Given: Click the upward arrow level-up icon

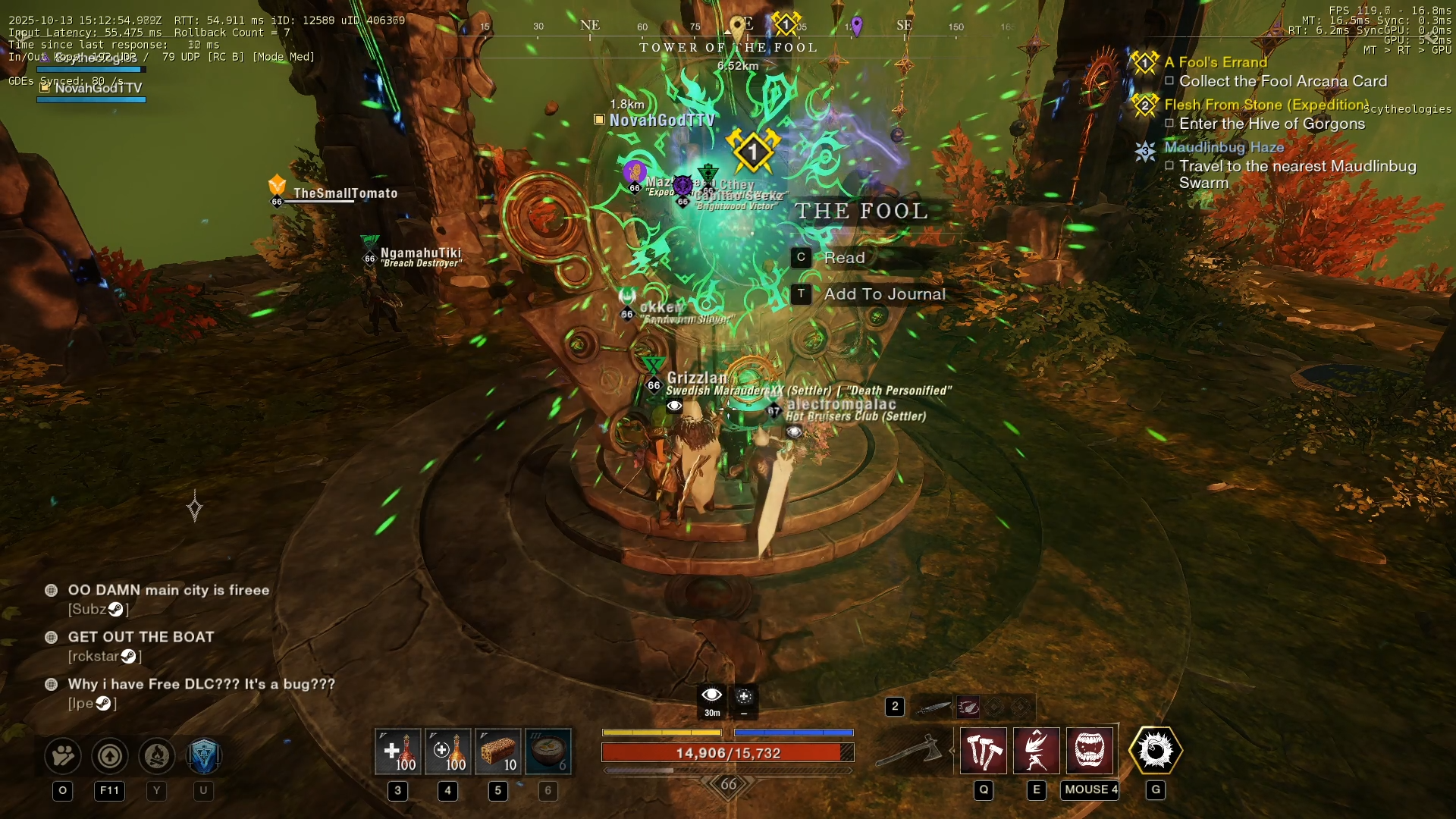Looking at the screenshot, I should [110, 755].
